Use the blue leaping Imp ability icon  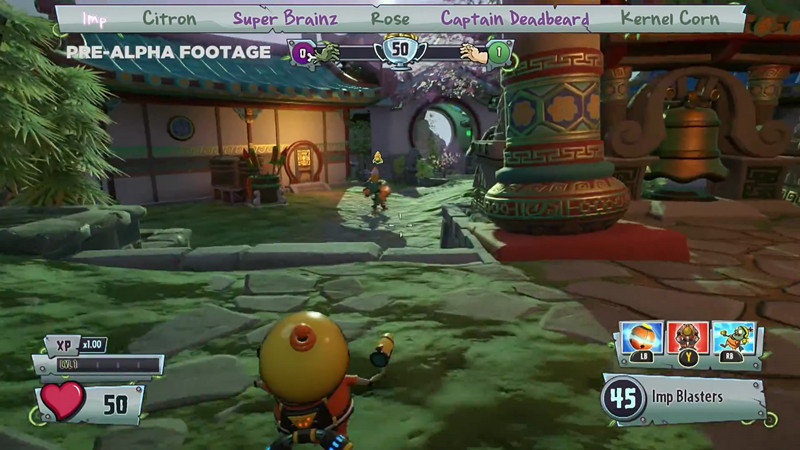point(736,338)
